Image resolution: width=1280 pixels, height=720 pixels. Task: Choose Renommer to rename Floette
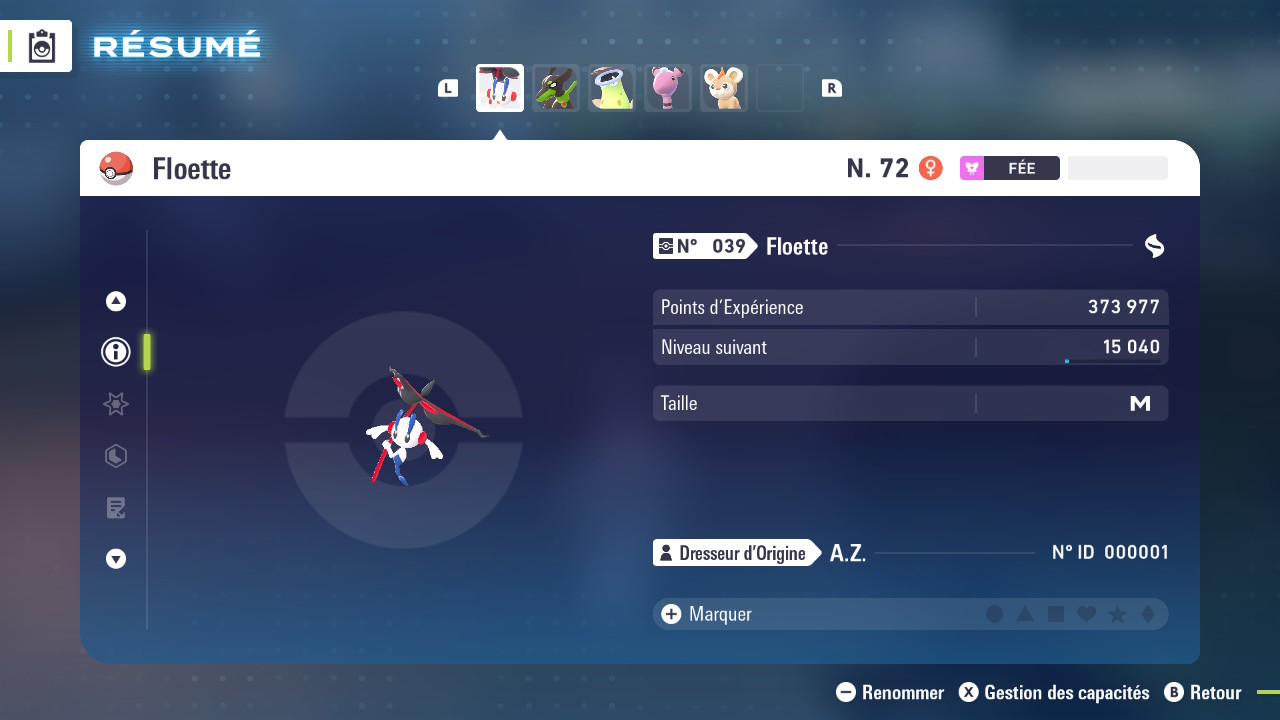(x=890, y=692)
